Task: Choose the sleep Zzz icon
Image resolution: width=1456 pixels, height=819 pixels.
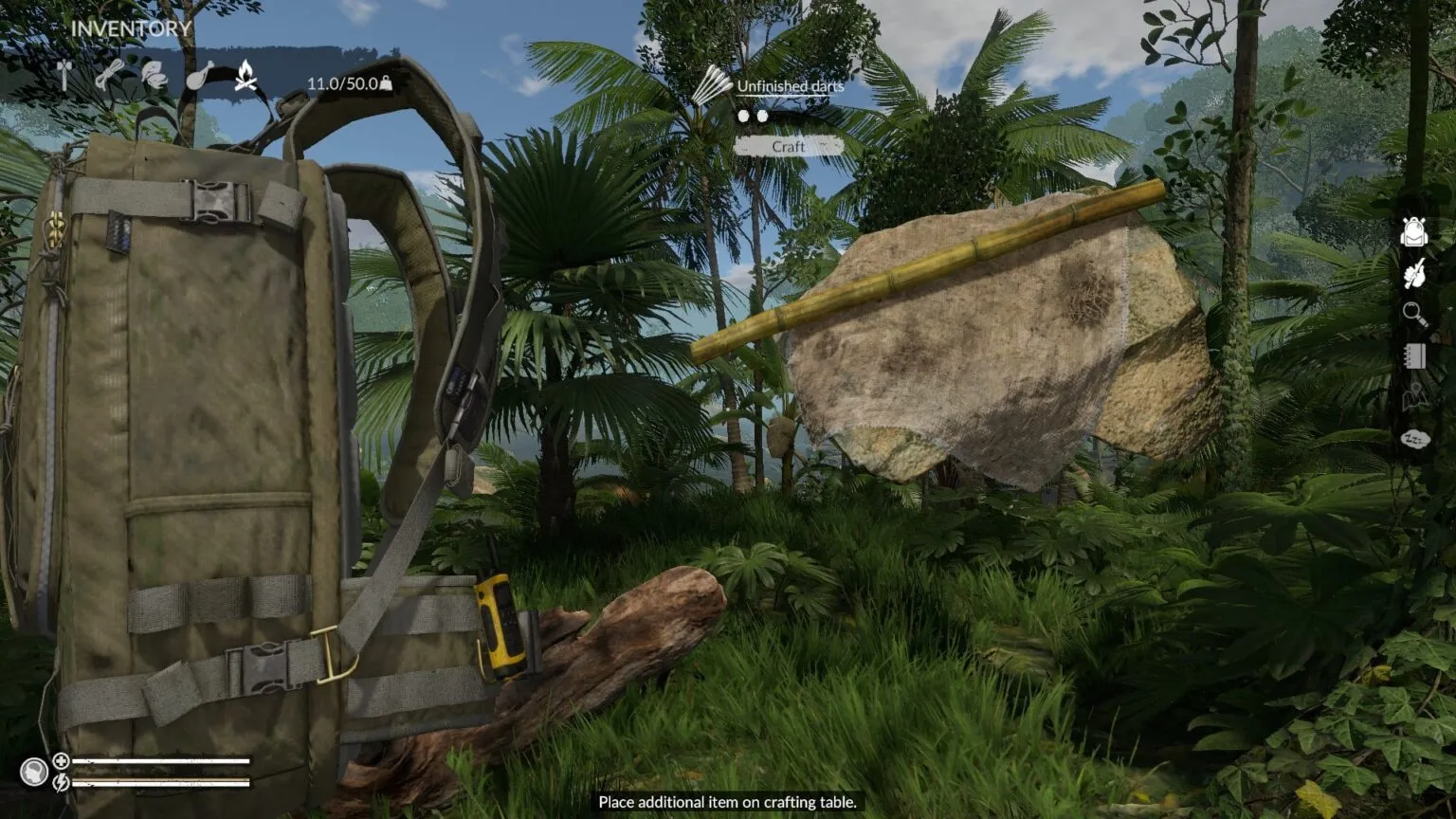Action: pos(1413,439)
